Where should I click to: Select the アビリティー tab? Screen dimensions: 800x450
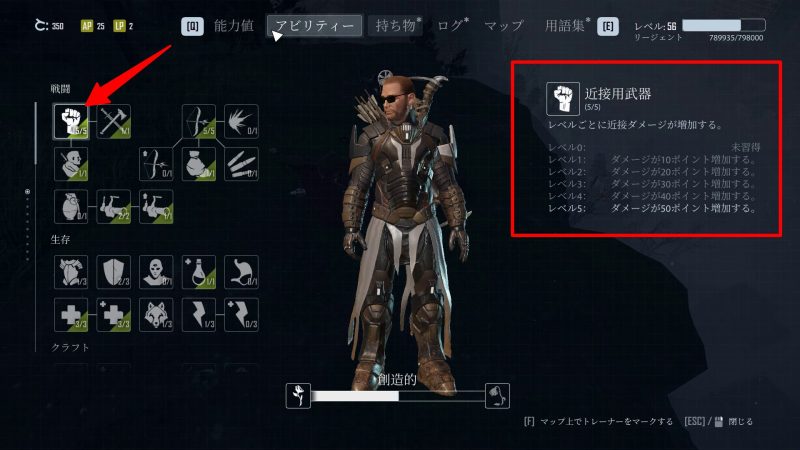click(x=315, y=26)
